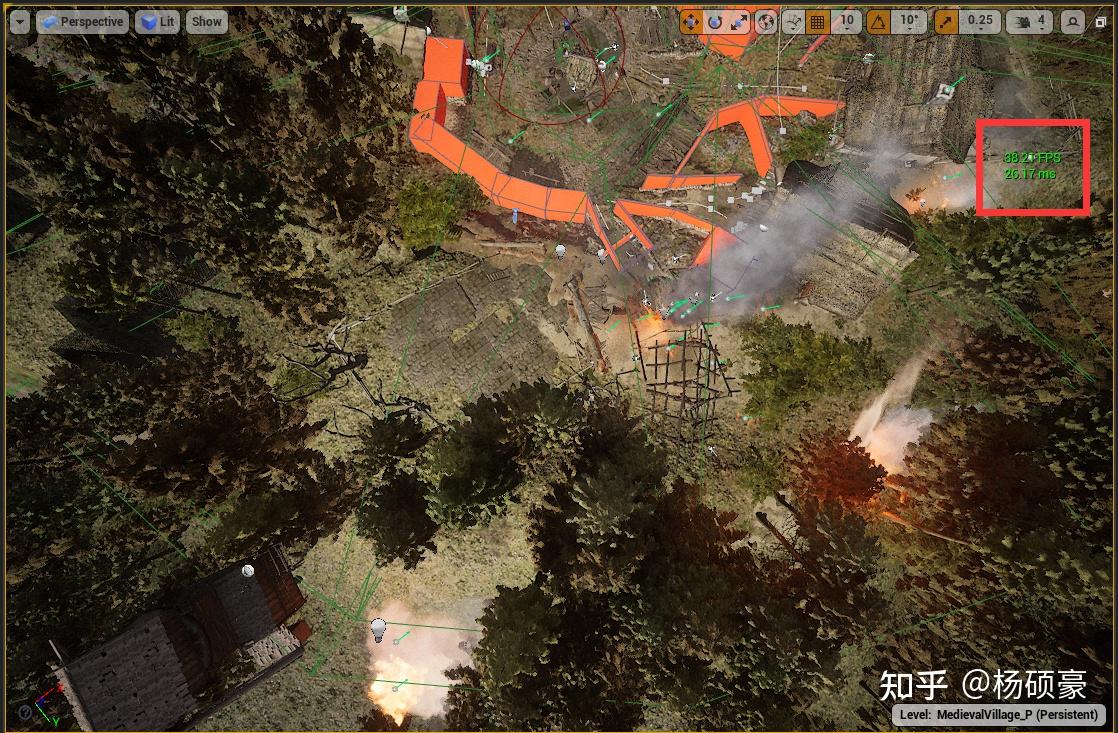Open the scale snap 0.25 dropdown
1118x733 pixels.
[x=980, y=22]
